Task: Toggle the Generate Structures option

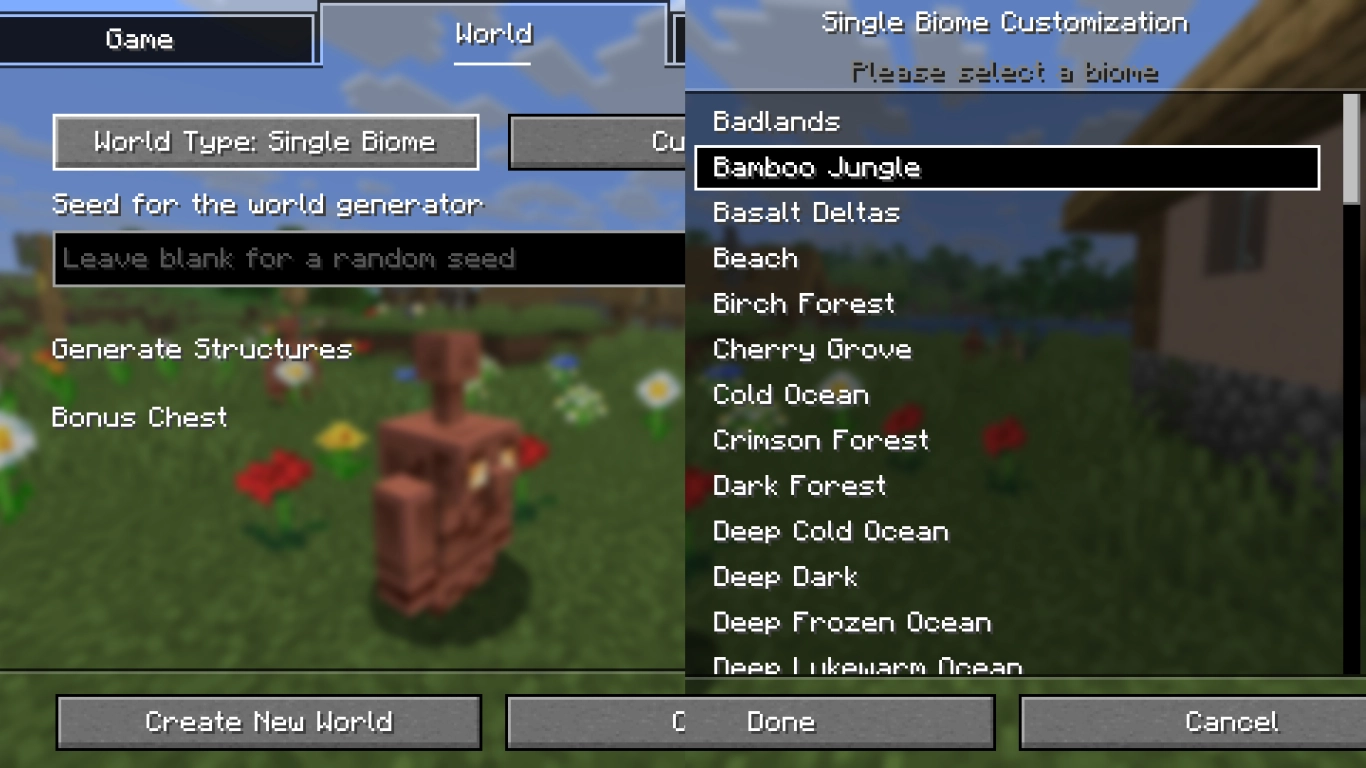Action: tap(202, 349)
